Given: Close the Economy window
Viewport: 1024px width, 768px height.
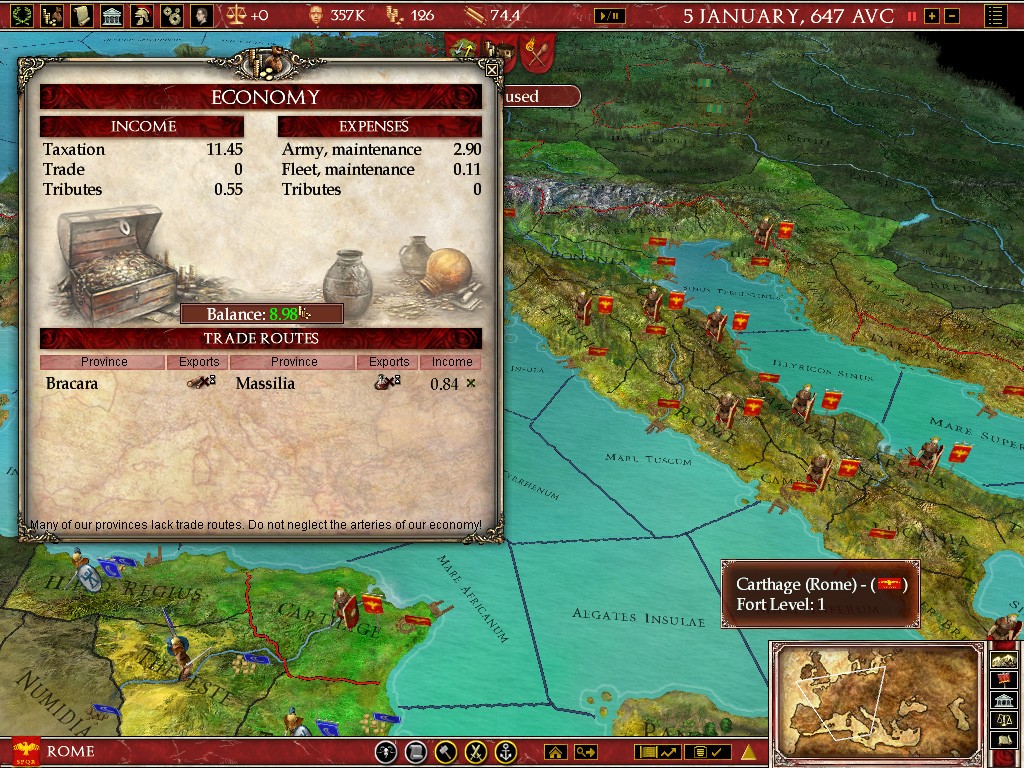Looking at the screenshot, I should [491, 70].
